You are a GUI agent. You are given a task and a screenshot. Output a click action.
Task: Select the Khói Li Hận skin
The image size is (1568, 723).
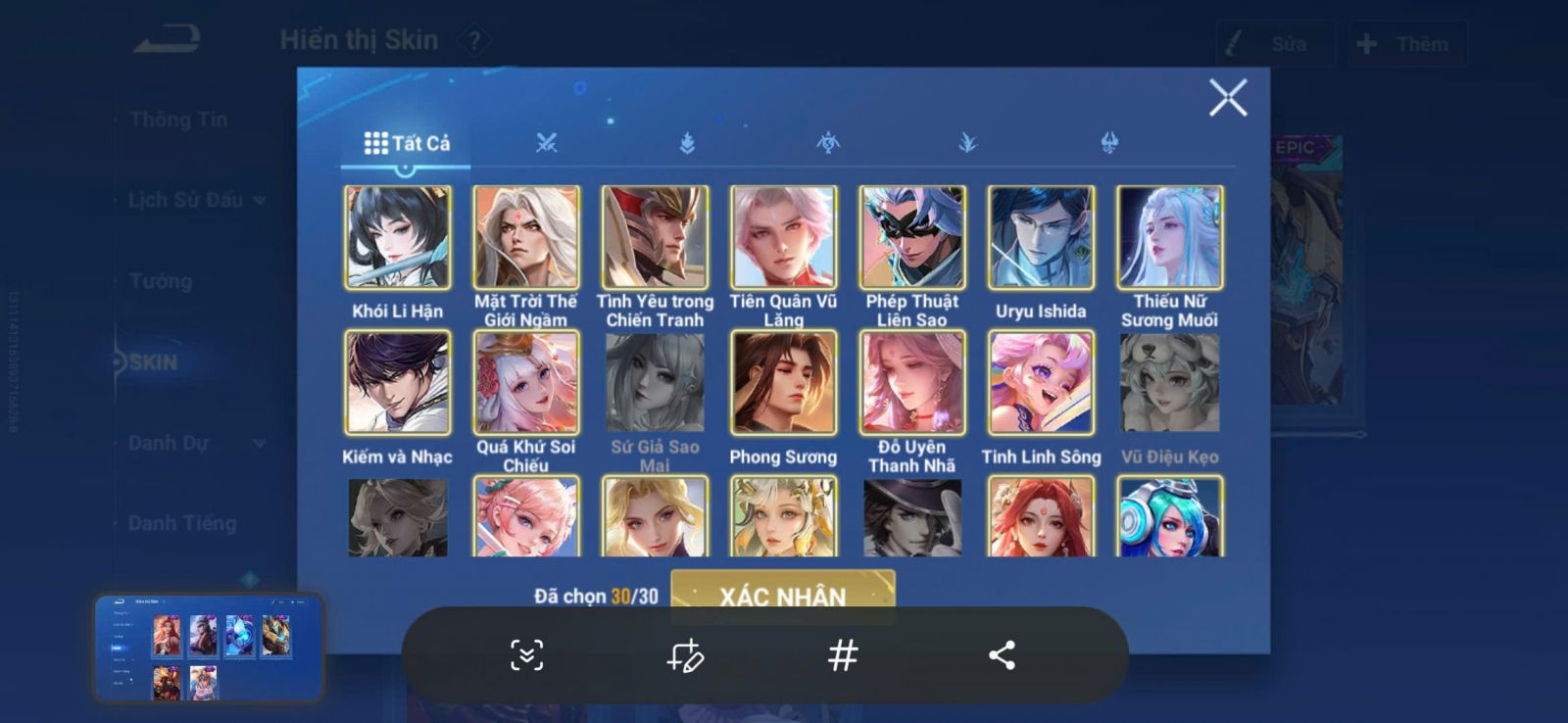point(398,237)
